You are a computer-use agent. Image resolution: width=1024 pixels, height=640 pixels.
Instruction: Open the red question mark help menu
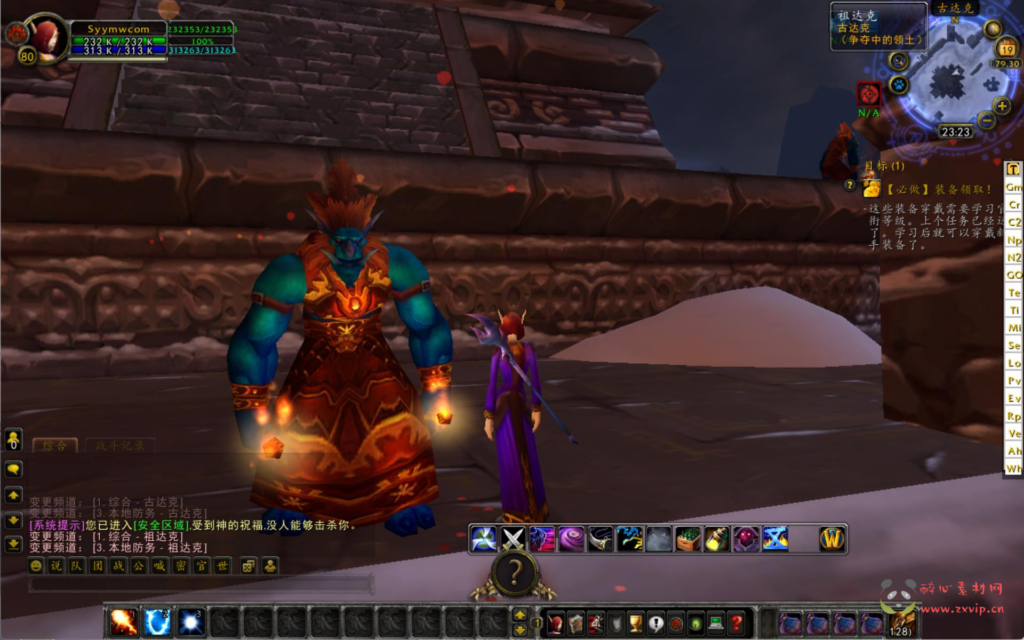tap(736, 623)
